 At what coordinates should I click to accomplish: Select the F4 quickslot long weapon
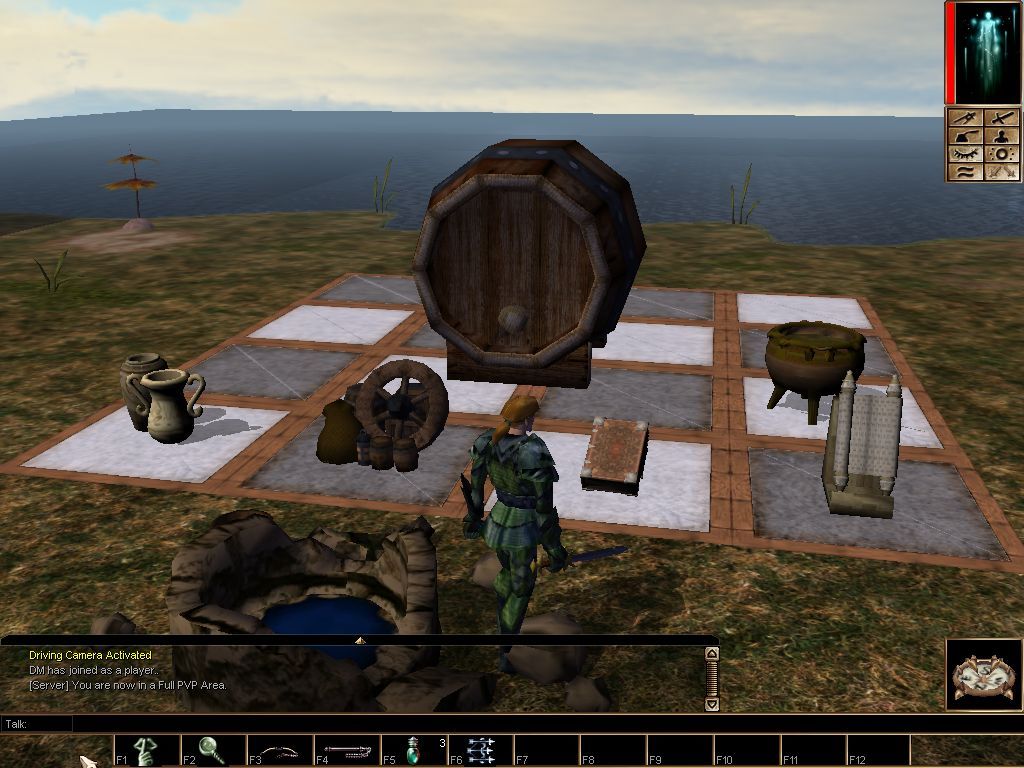tap(347, 750)
